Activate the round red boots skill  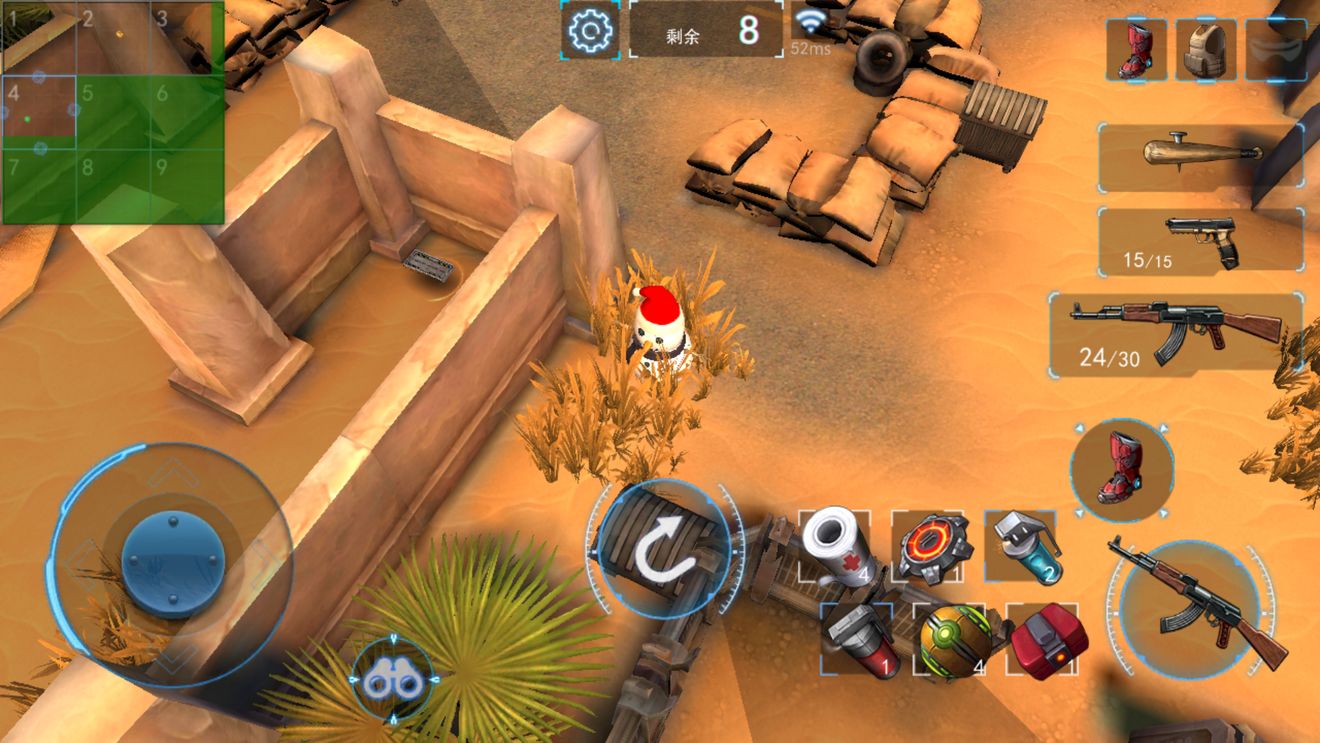(x=1121, y=468)
